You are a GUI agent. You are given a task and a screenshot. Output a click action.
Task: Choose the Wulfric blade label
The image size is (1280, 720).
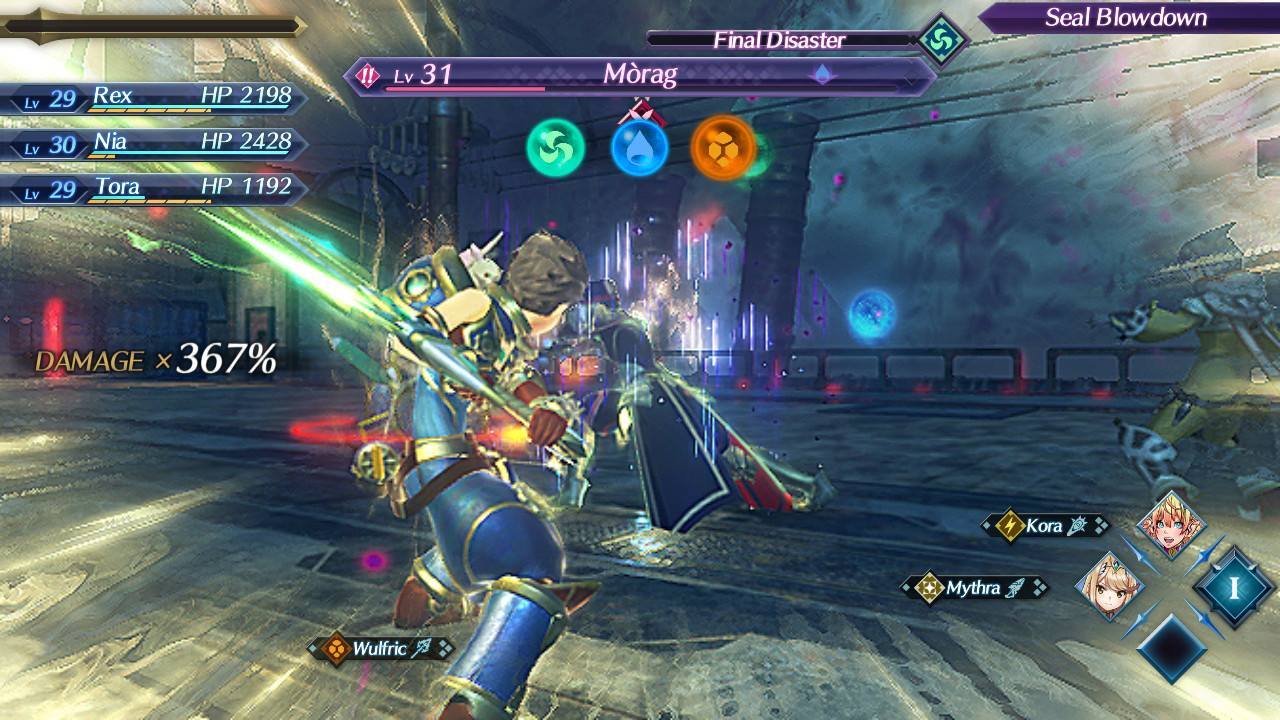tap(380, 649)
